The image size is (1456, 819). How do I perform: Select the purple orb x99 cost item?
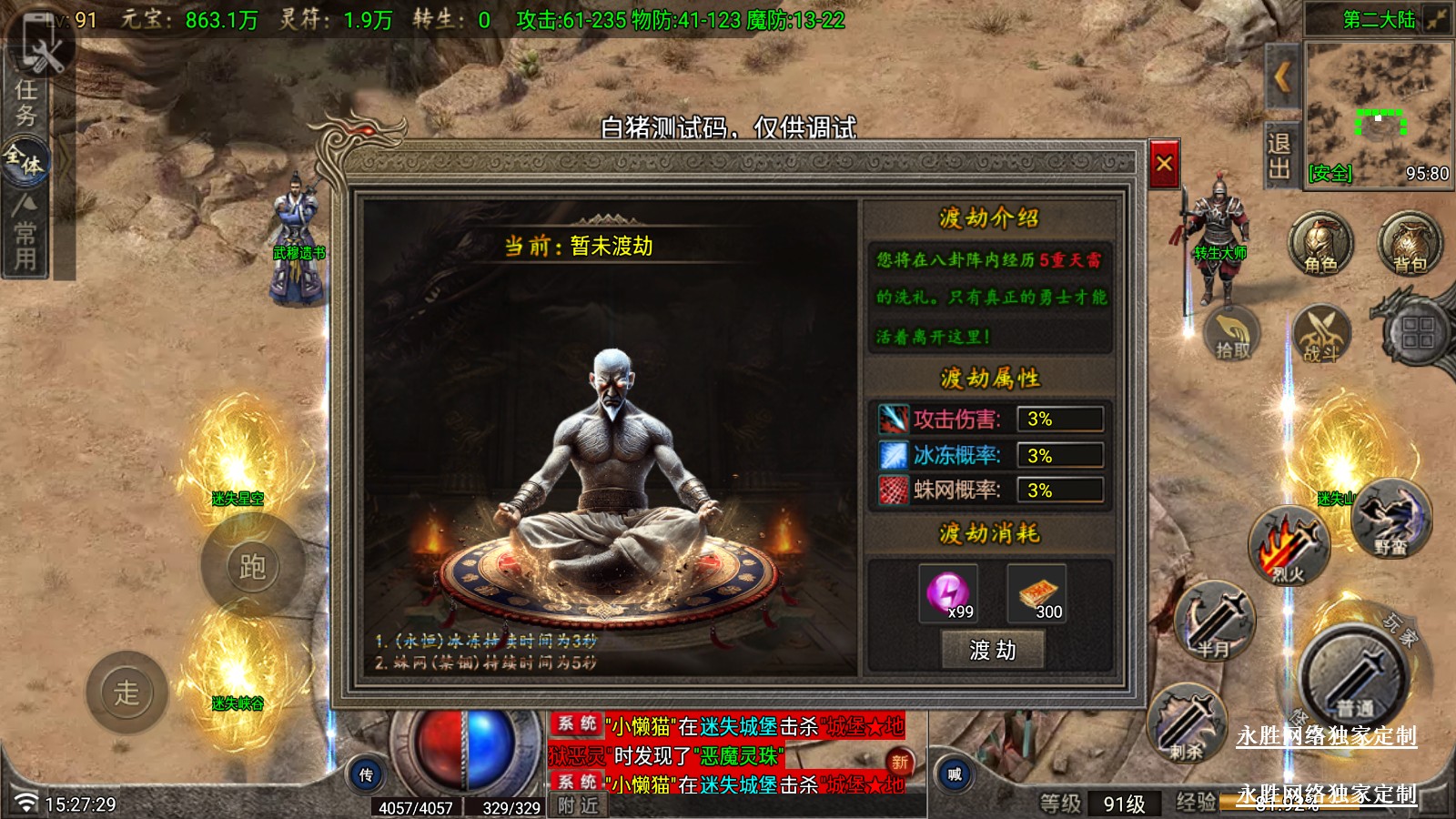[x=948, y=592]
